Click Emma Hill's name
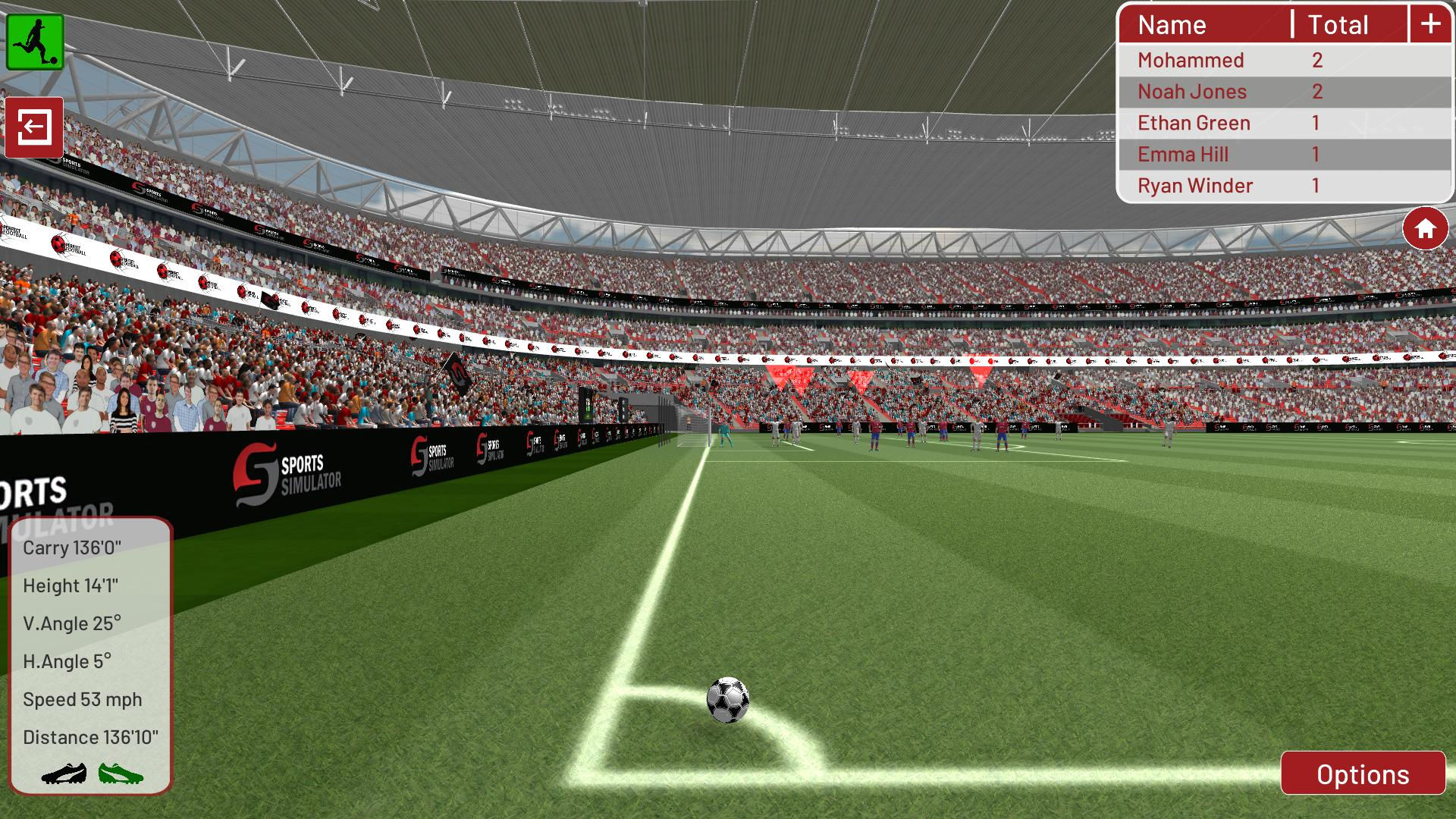Viewport: 1456px width, 819px height. (x=1182, y=154)
